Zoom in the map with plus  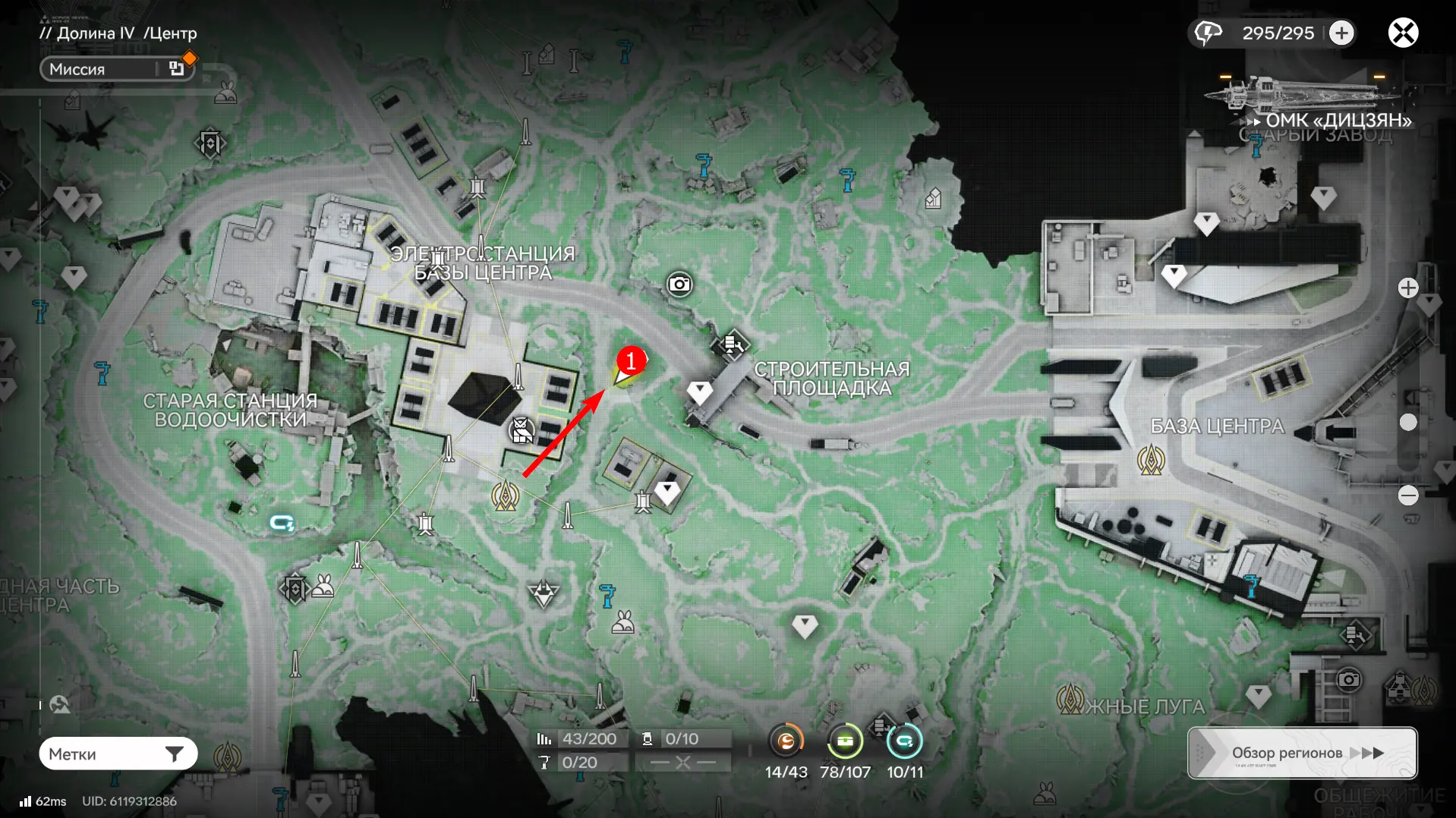point(1408,288)
